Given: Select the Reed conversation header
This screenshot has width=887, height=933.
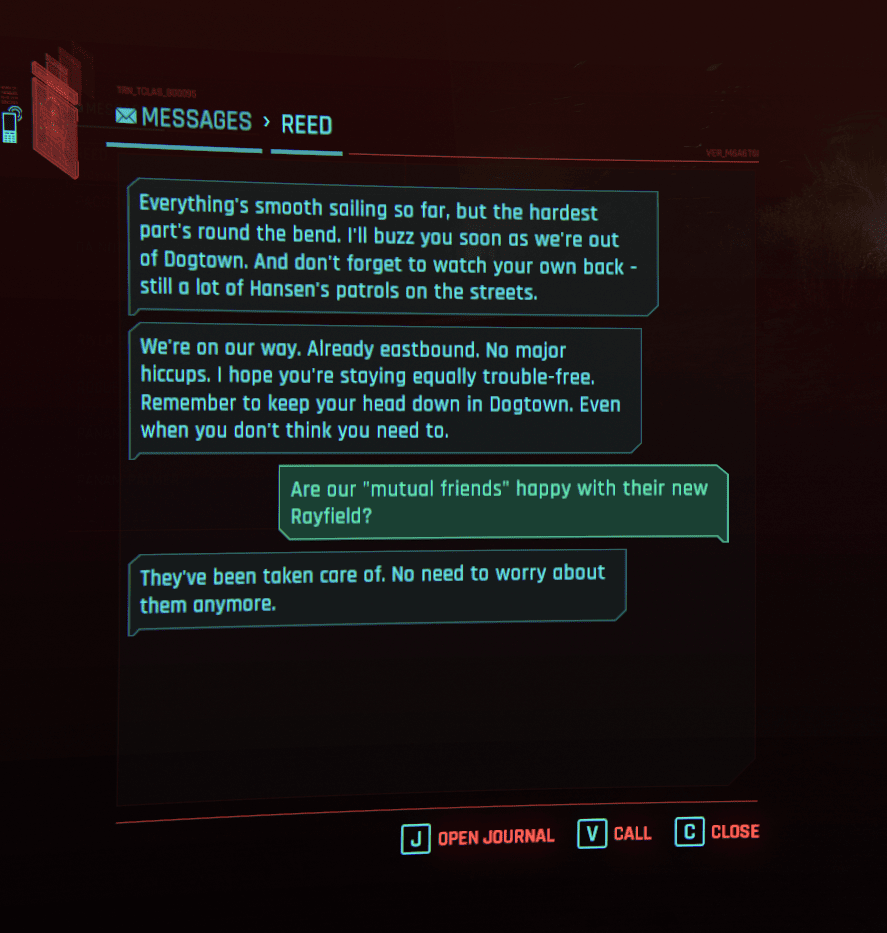Looking at the screenshot, I should [306, 125].
